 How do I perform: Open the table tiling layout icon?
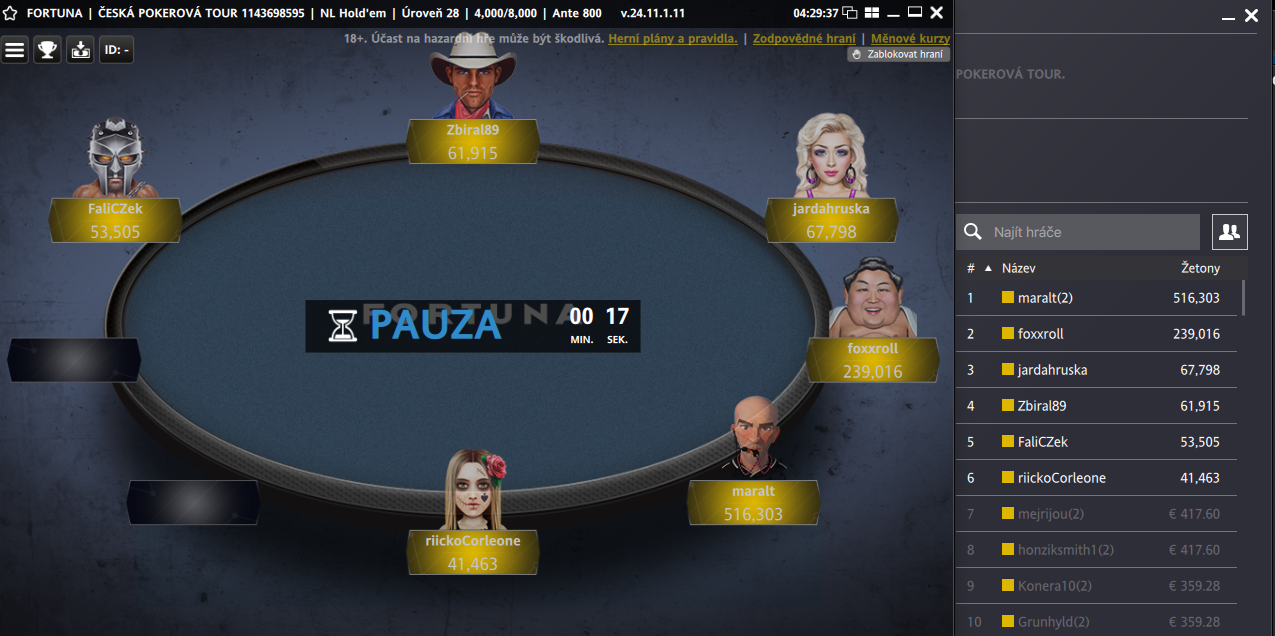click(x=872, y=13)
